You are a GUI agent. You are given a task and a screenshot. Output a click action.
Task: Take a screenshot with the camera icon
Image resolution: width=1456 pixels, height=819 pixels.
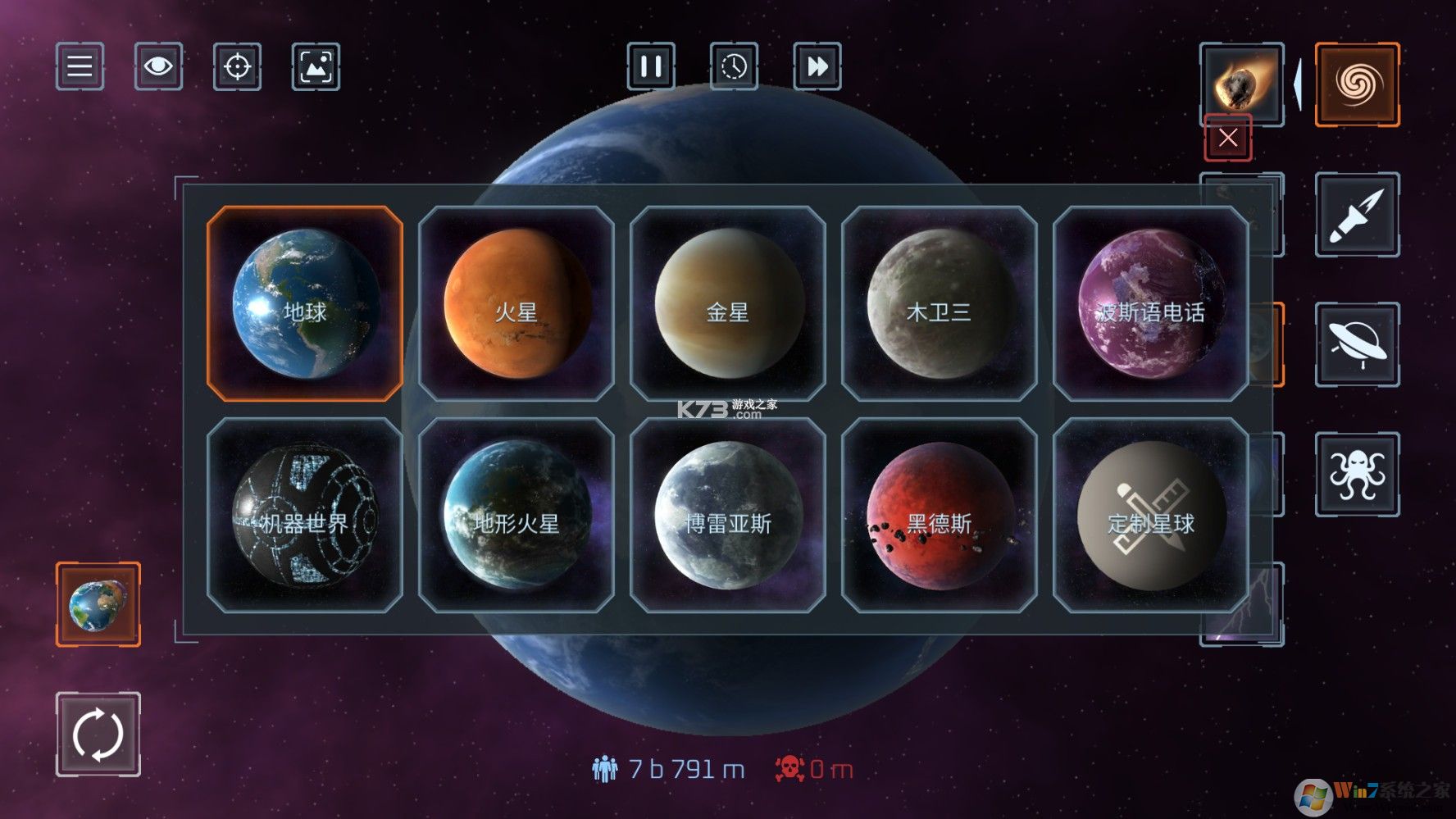pyautogui.click(x=316, y=67)
